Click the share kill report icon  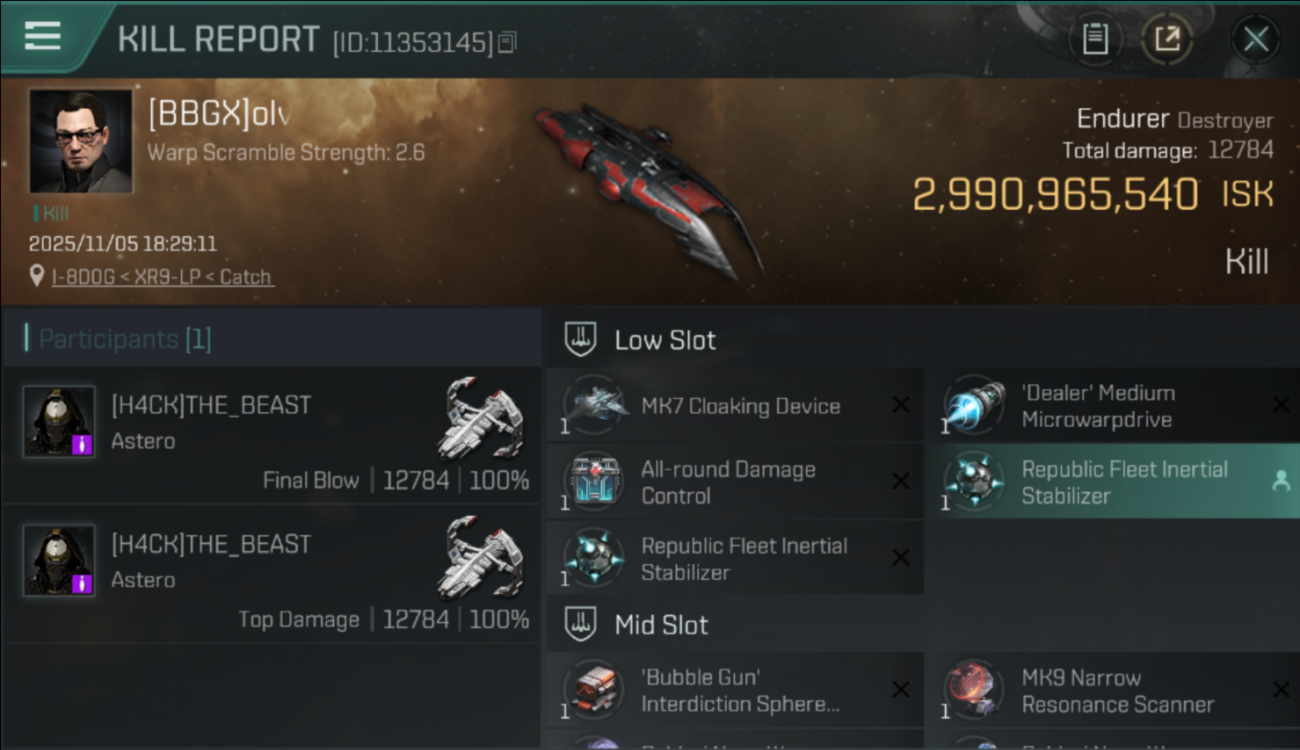[1167, 38]
